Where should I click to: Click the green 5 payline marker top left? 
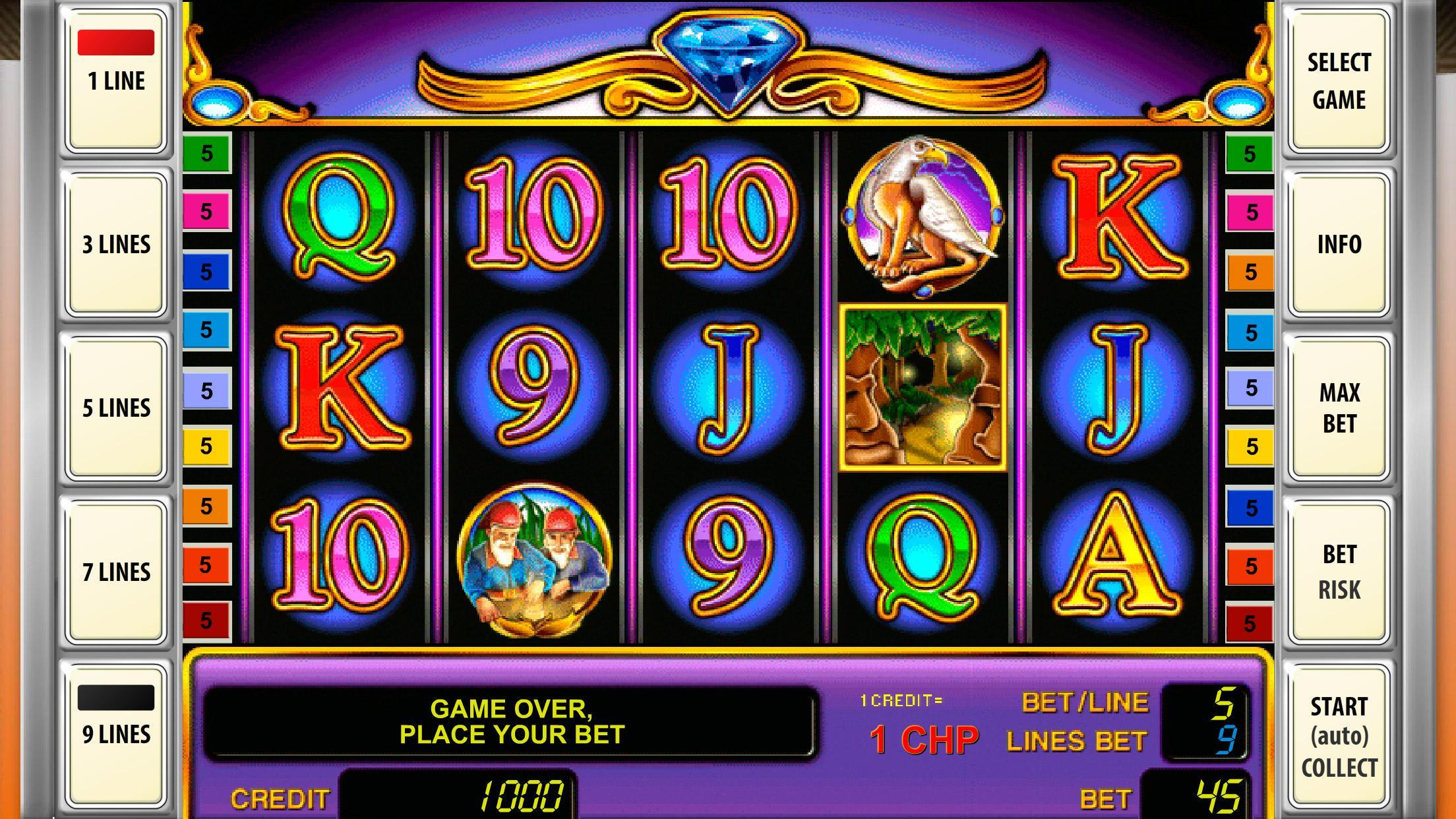[x=206, y=153]
